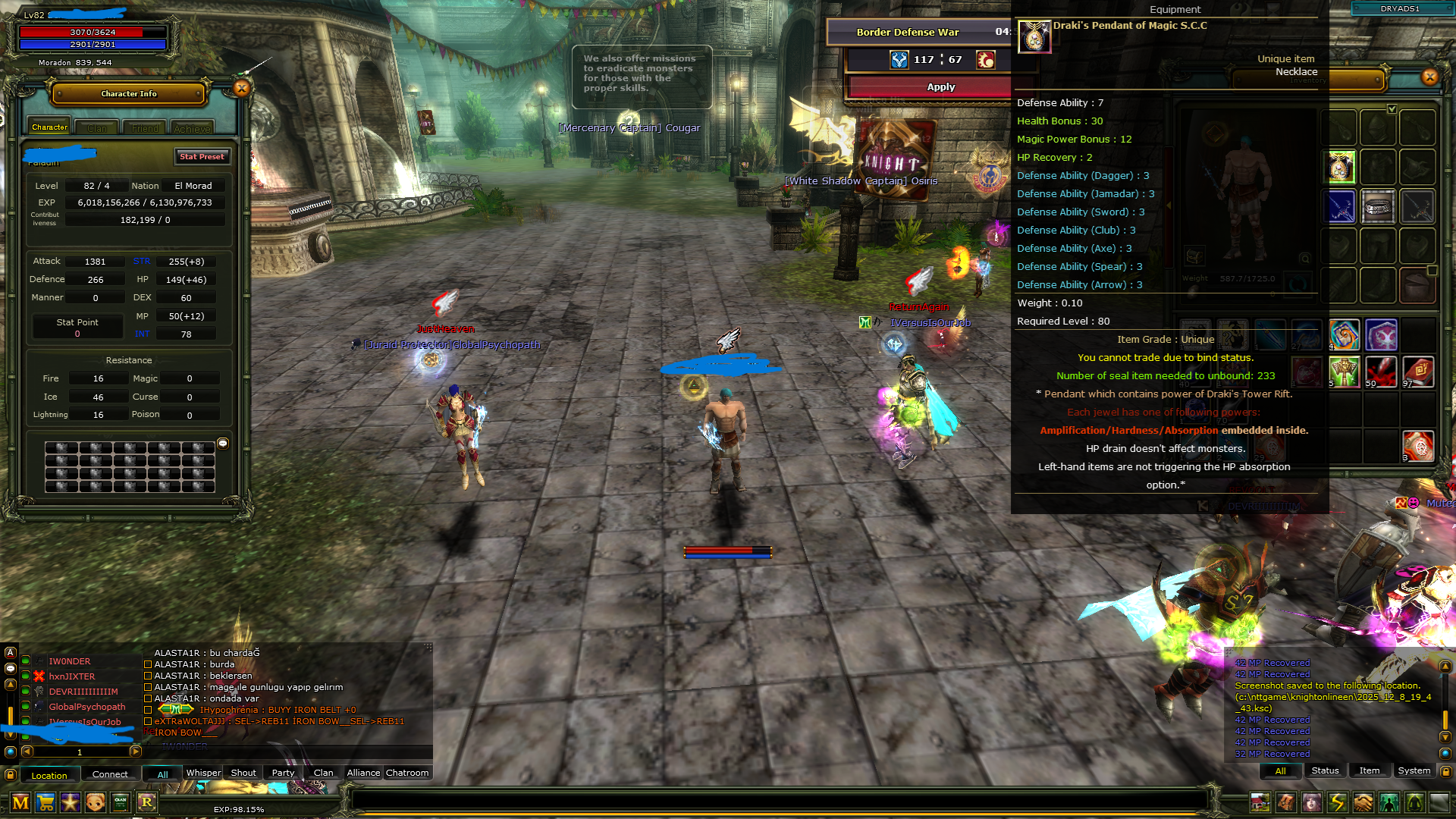The height and width of the screenshot is (819, 1456).
Task: Open the gold M menu icon
Action: click(20, 802)
